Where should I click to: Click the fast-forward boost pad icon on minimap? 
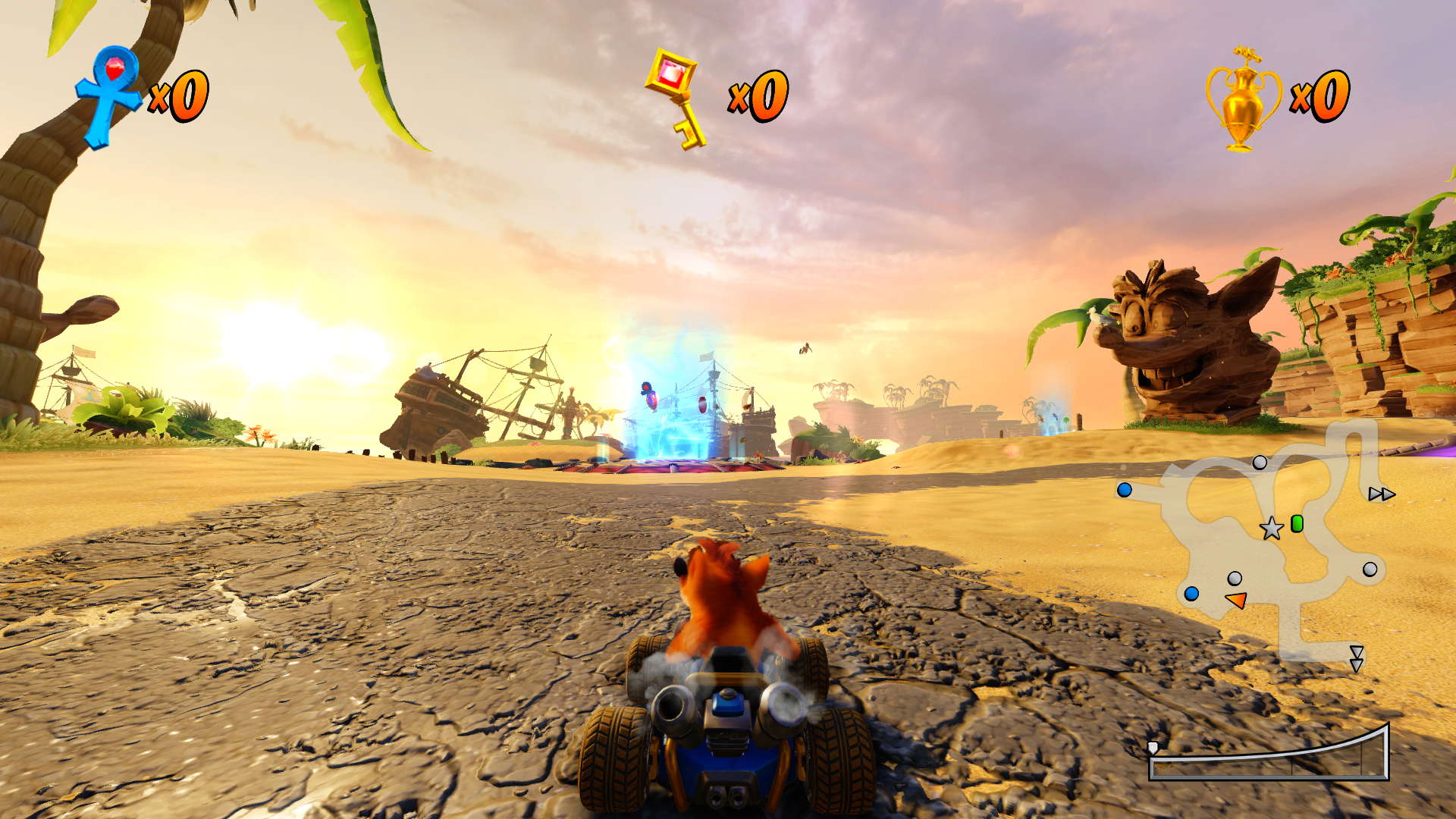point(1382,493)
